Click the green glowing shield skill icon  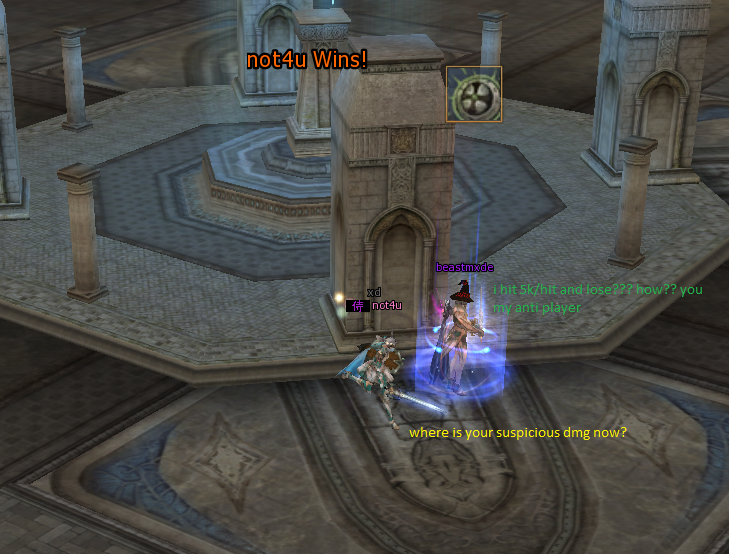click(x=473, y=94)
